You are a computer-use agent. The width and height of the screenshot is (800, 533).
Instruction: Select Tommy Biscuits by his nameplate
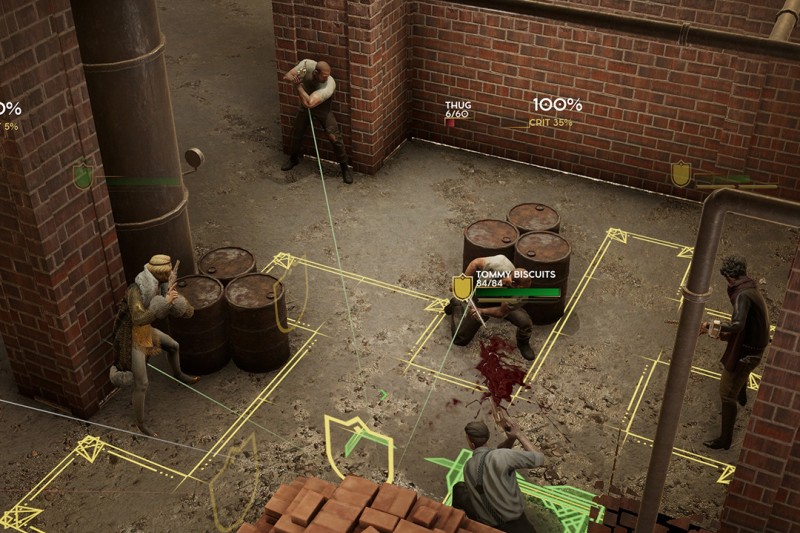point(505,274)
